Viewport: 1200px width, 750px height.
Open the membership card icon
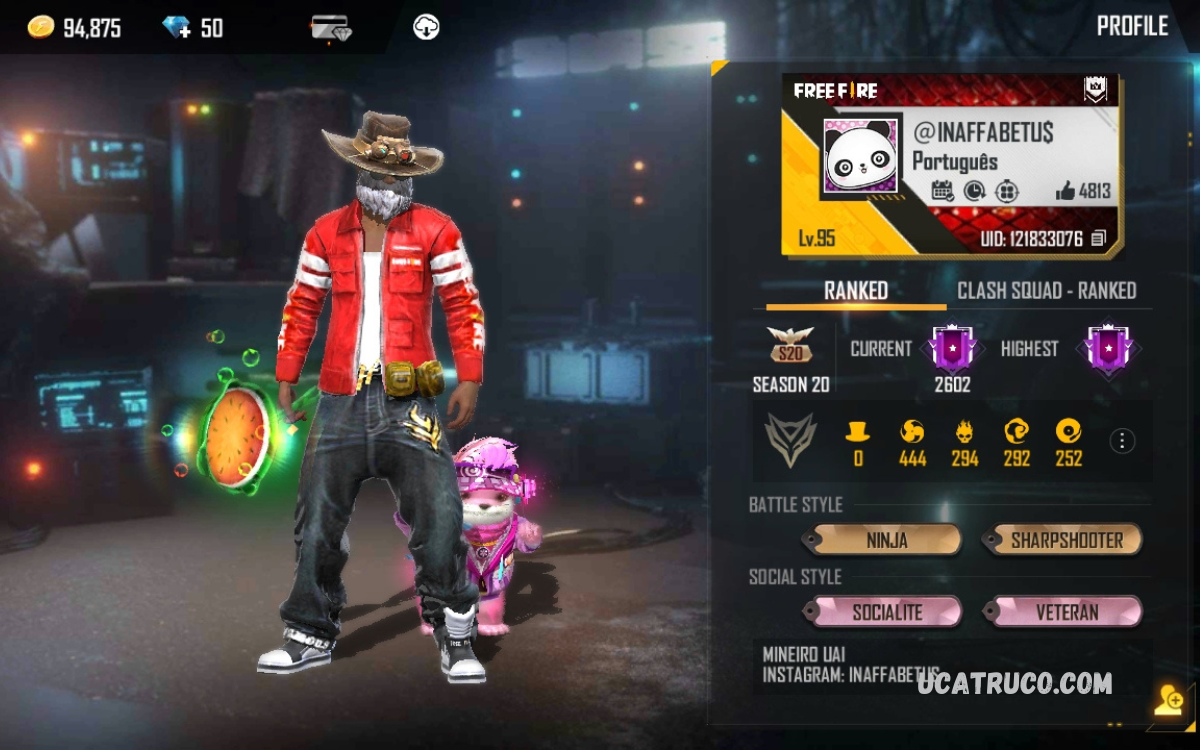coord(329,28)
